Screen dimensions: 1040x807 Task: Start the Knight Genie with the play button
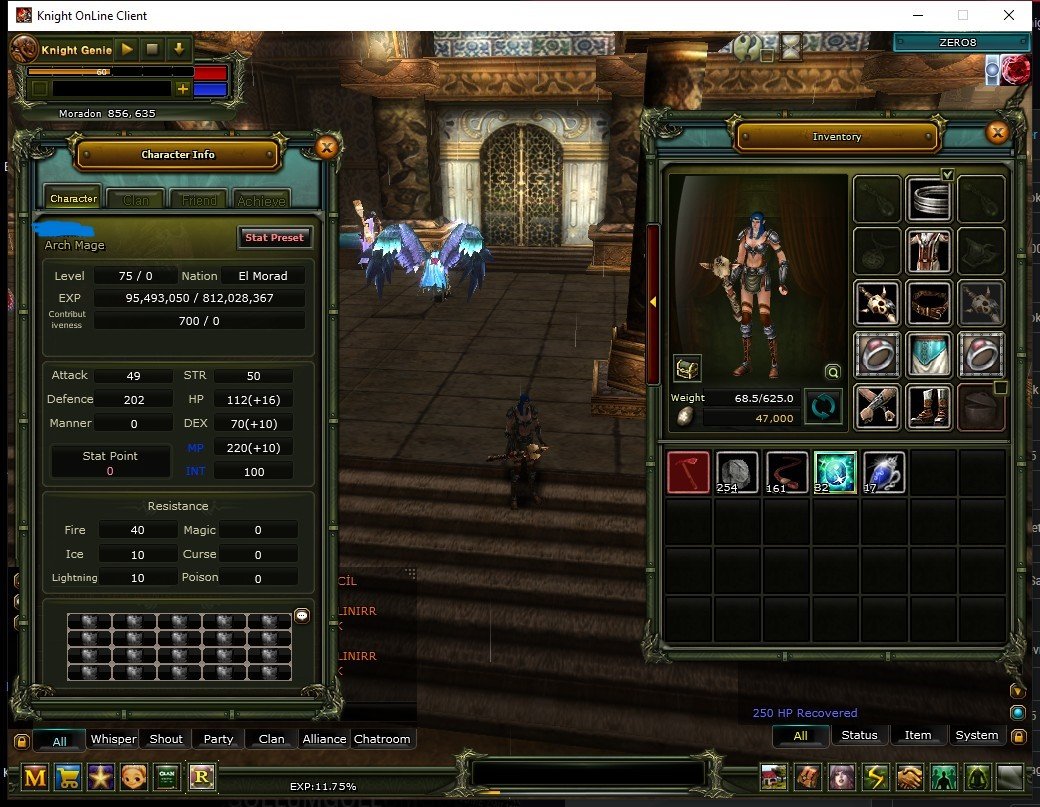[x=127, y=48]
